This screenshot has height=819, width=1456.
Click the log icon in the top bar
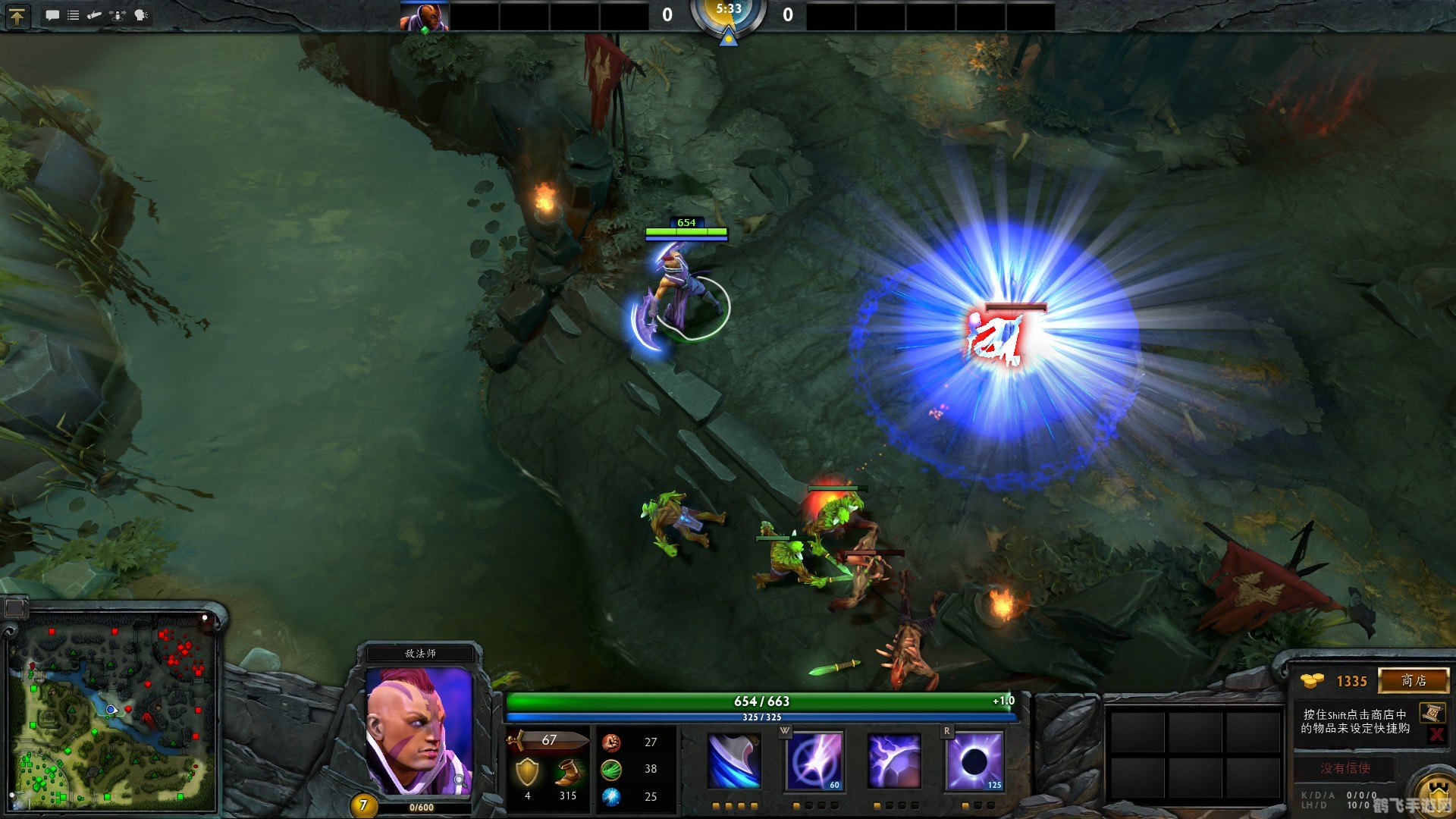click(x=95, y=15)
